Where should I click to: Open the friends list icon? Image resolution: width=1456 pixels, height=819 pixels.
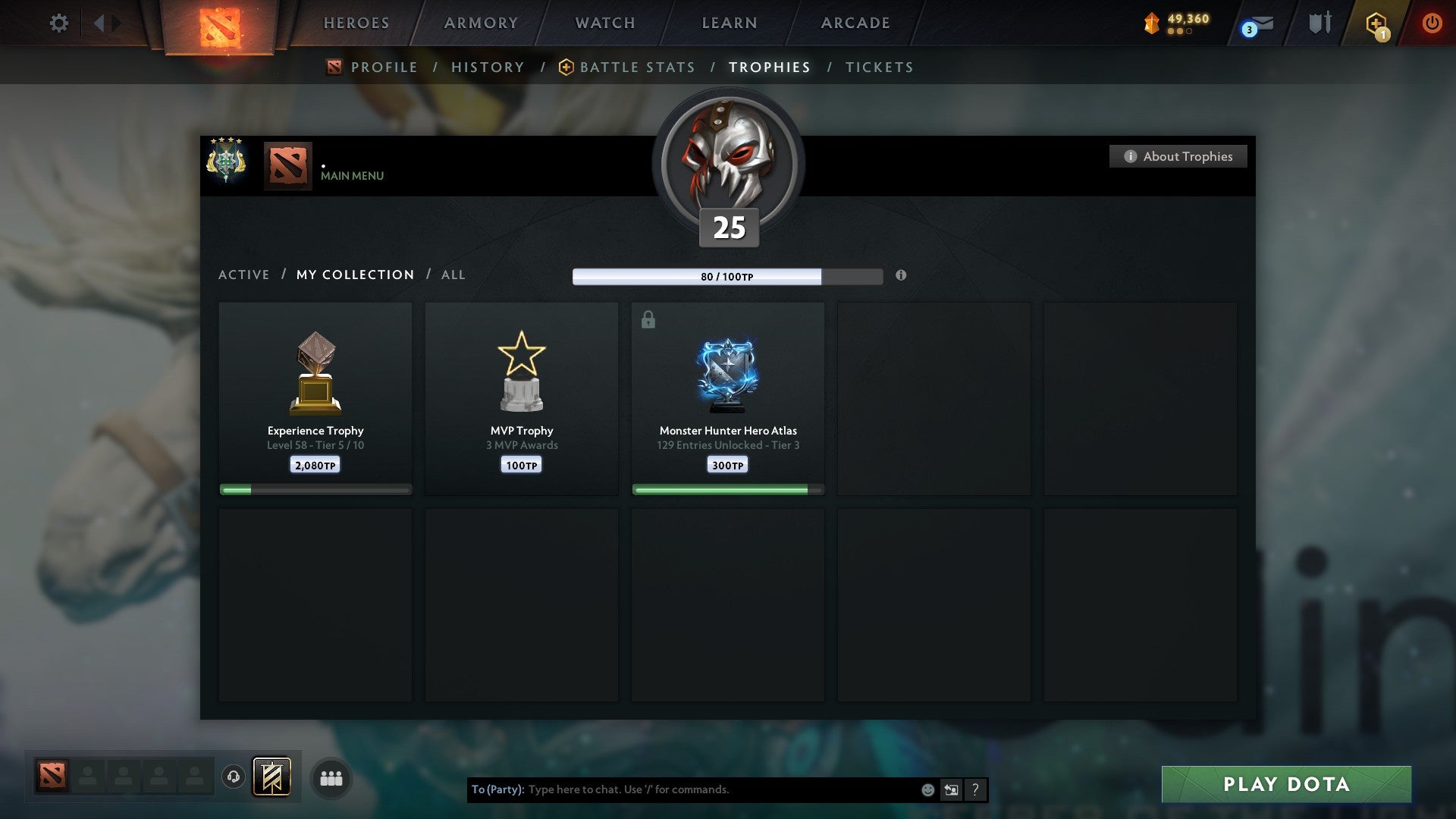[x=331, y=777]
